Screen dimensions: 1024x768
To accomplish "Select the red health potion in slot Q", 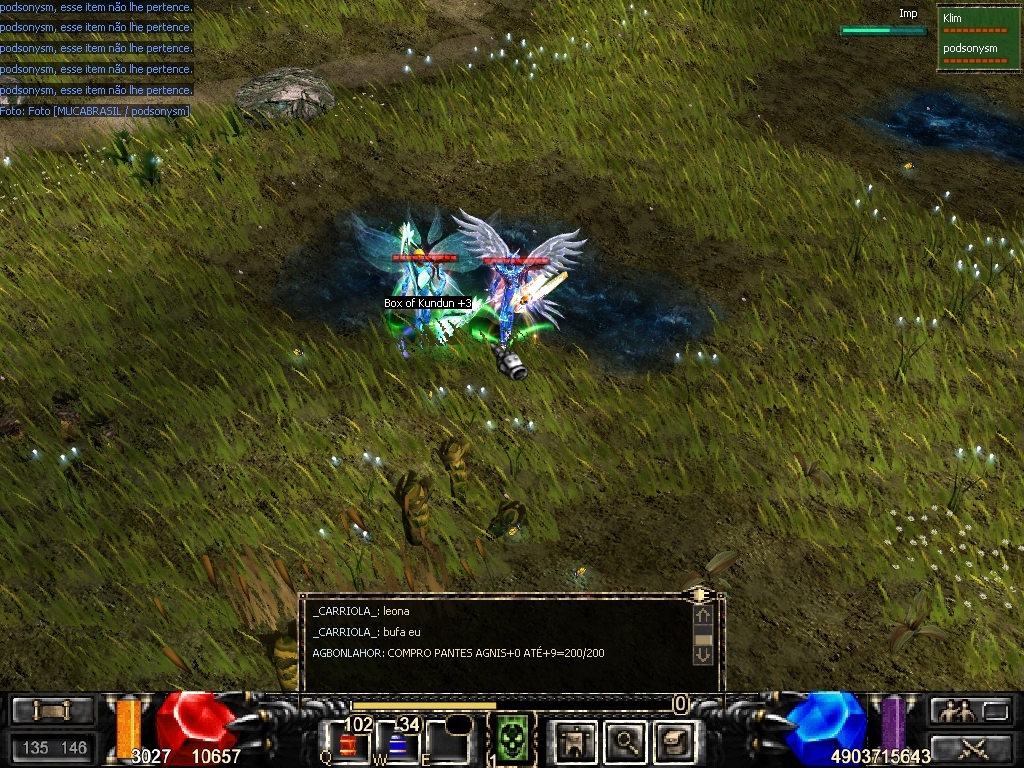I will pyautogui.click(x=348, y=743).
